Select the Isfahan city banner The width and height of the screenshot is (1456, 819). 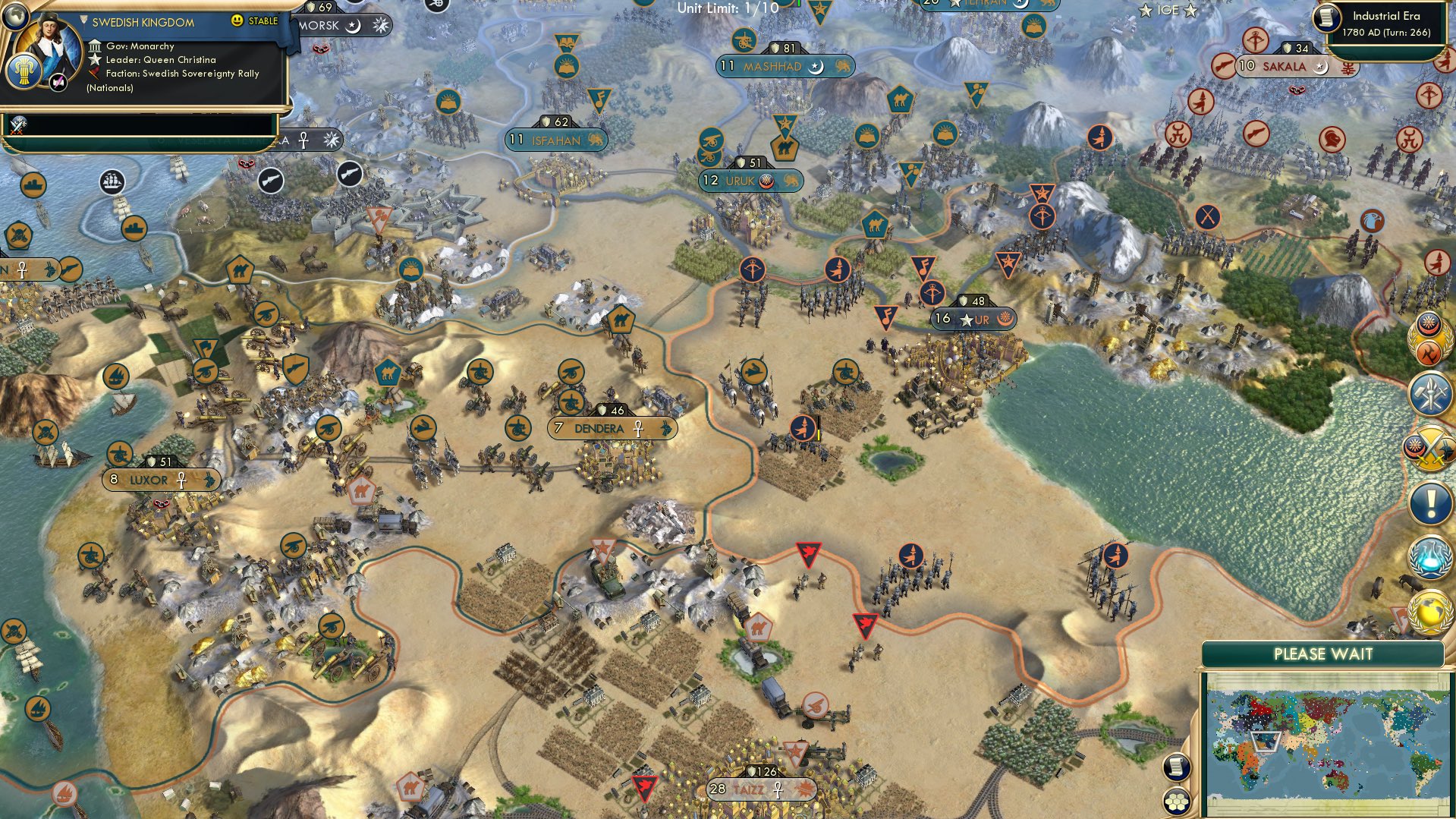(555, 140)
